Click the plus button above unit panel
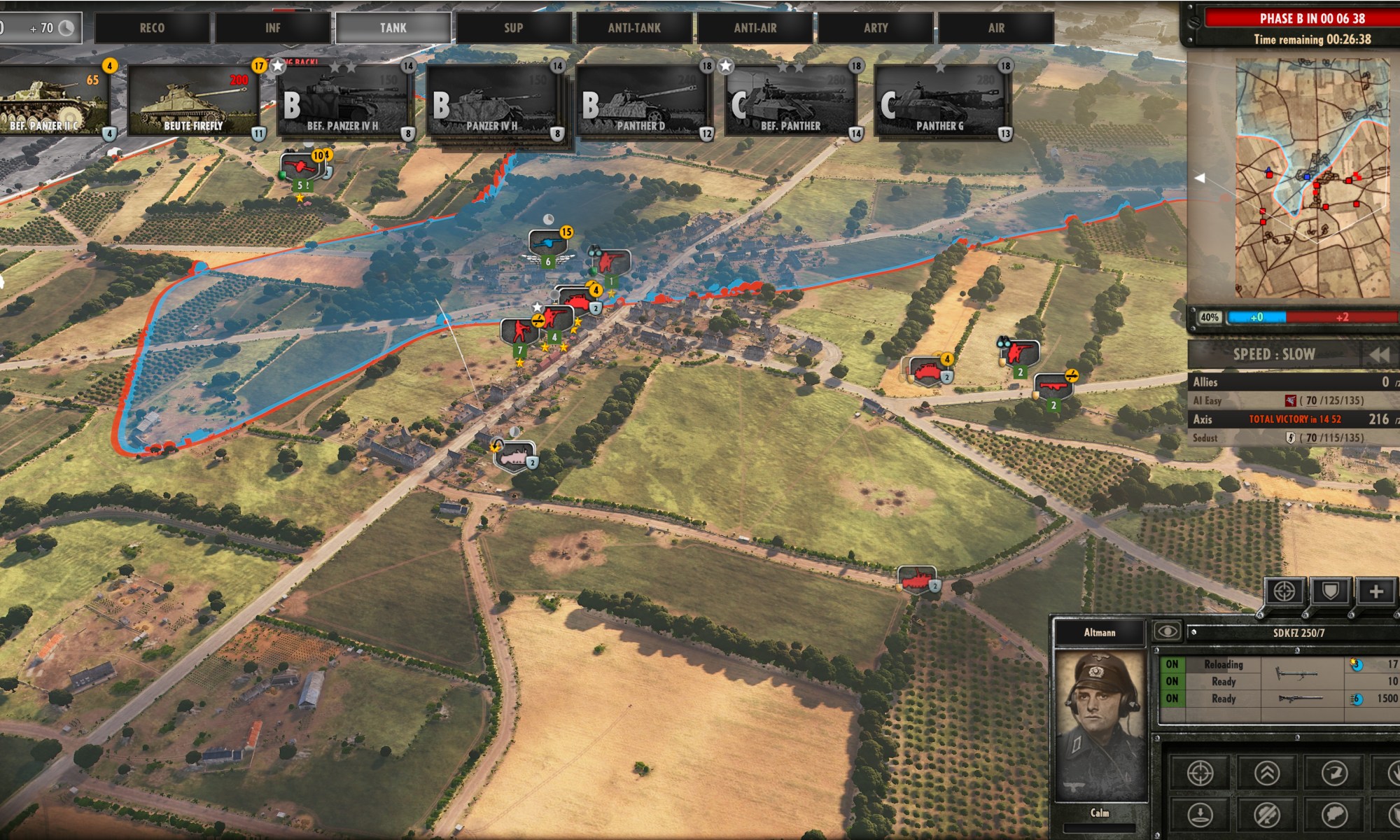Screen dimensions: 1400x840 point(1375,591)
